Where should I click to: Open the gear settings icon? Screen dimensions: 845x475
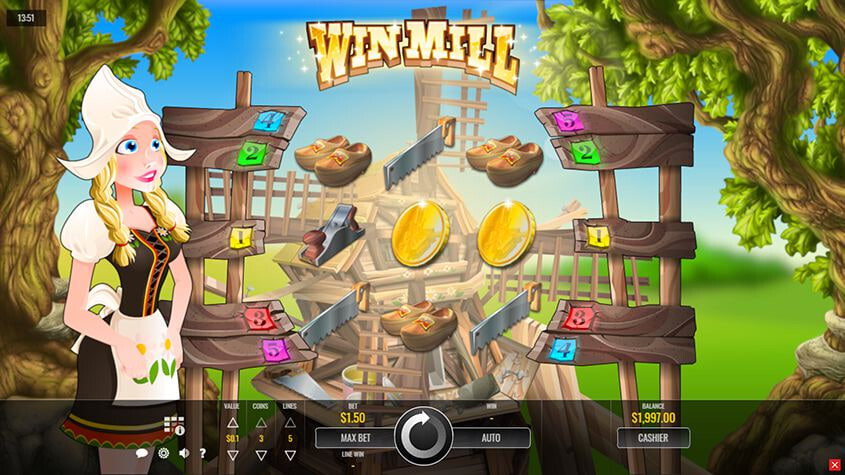pos(163,453)
